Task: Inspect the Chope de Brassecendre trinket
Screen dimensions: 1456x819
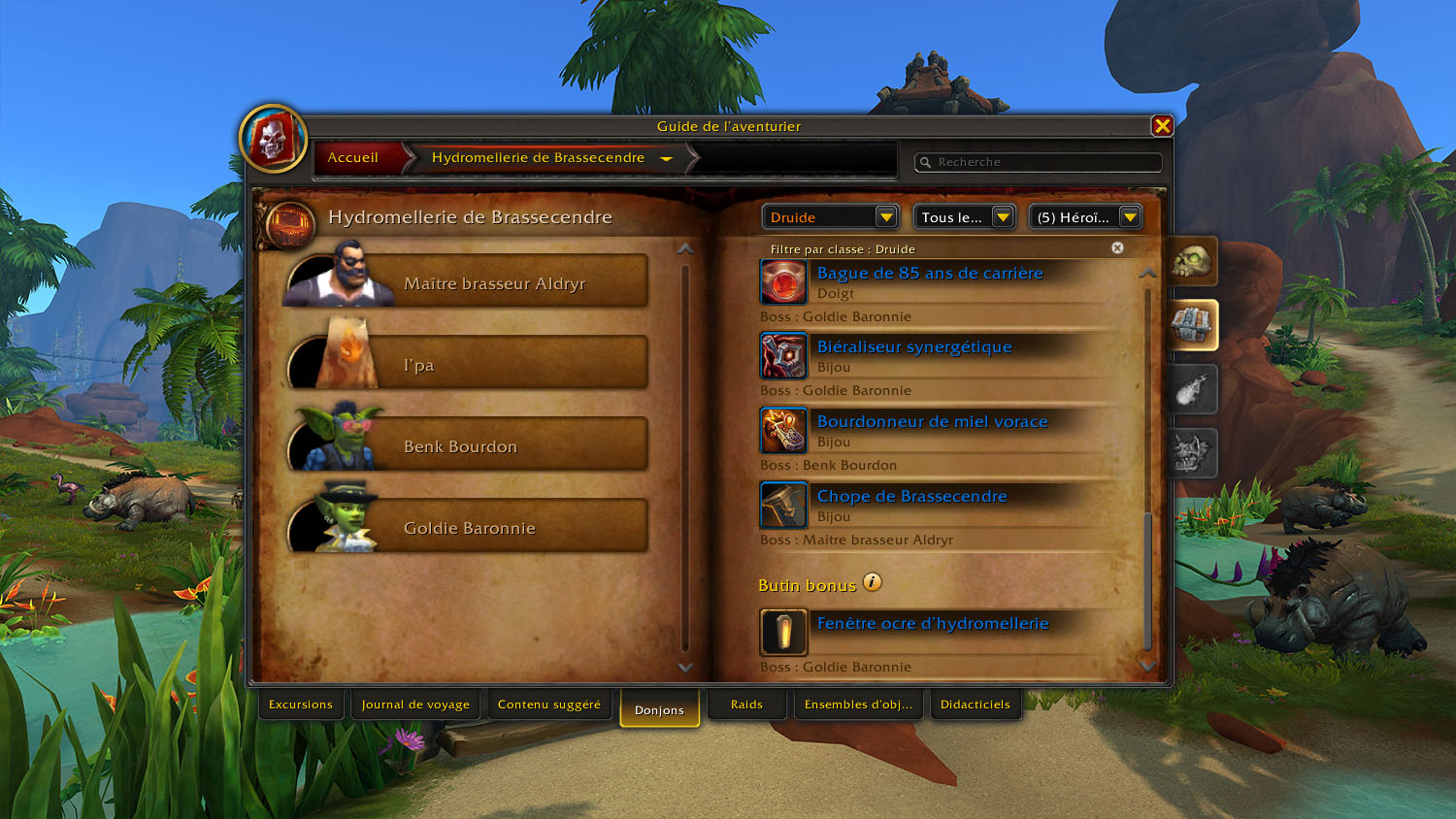Action: click(x=911, y=497)
